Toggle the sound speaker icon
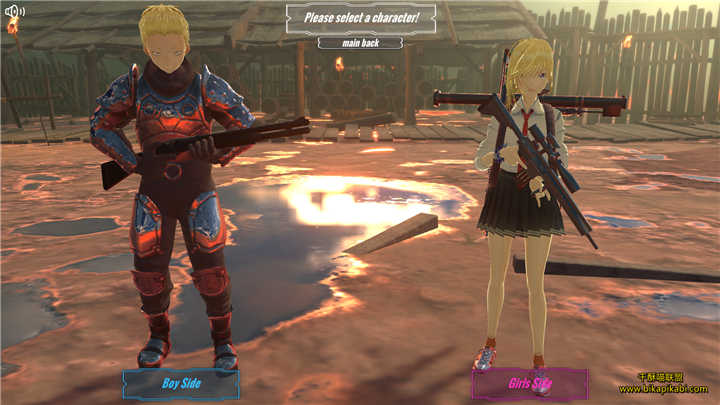 14,12
